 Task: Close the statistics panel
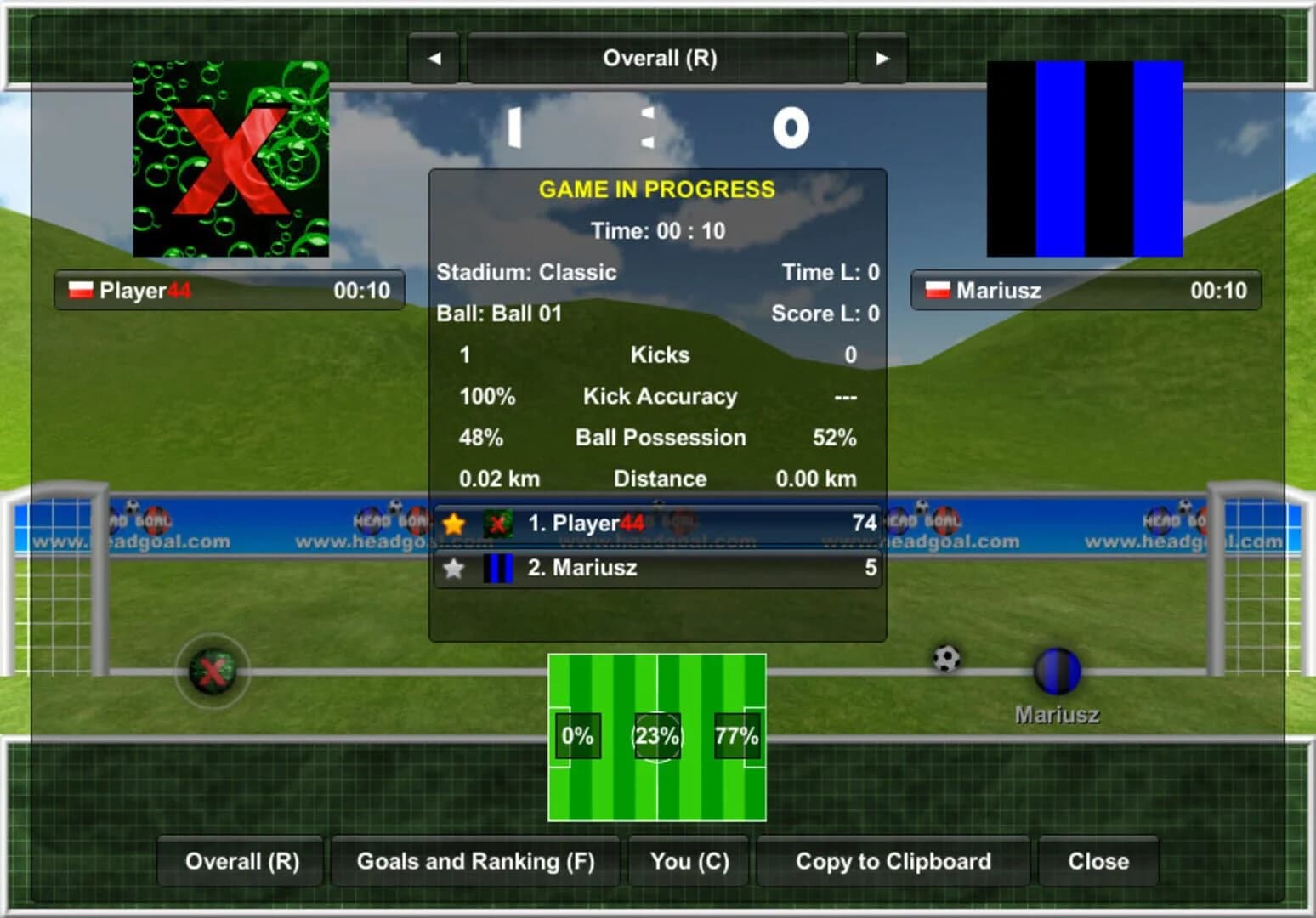[1098, 861]
